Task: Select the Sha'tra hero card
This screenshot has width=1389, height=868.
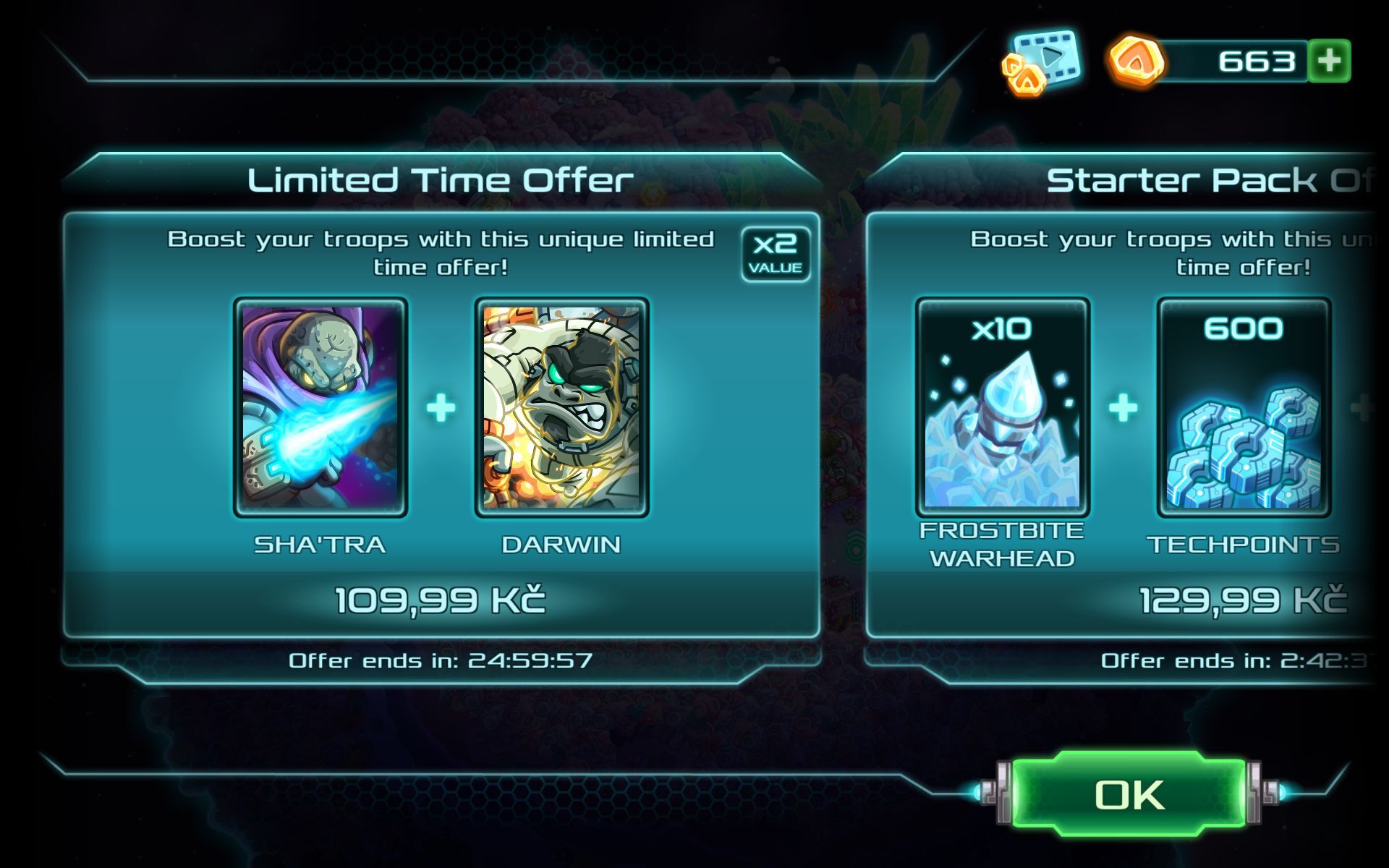Action: click(320, 407)
